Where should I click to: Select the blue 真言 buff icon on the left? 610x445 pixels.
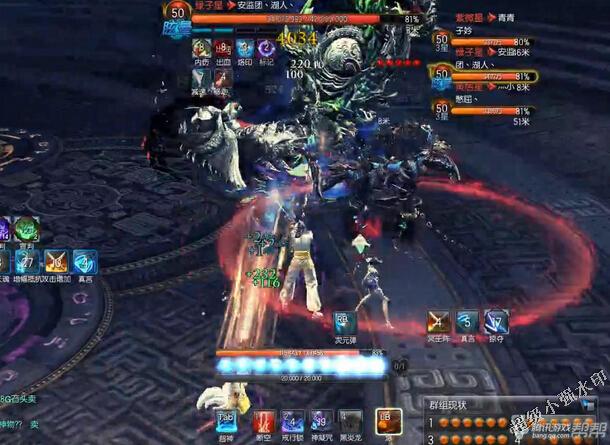[x=85, y=262]
